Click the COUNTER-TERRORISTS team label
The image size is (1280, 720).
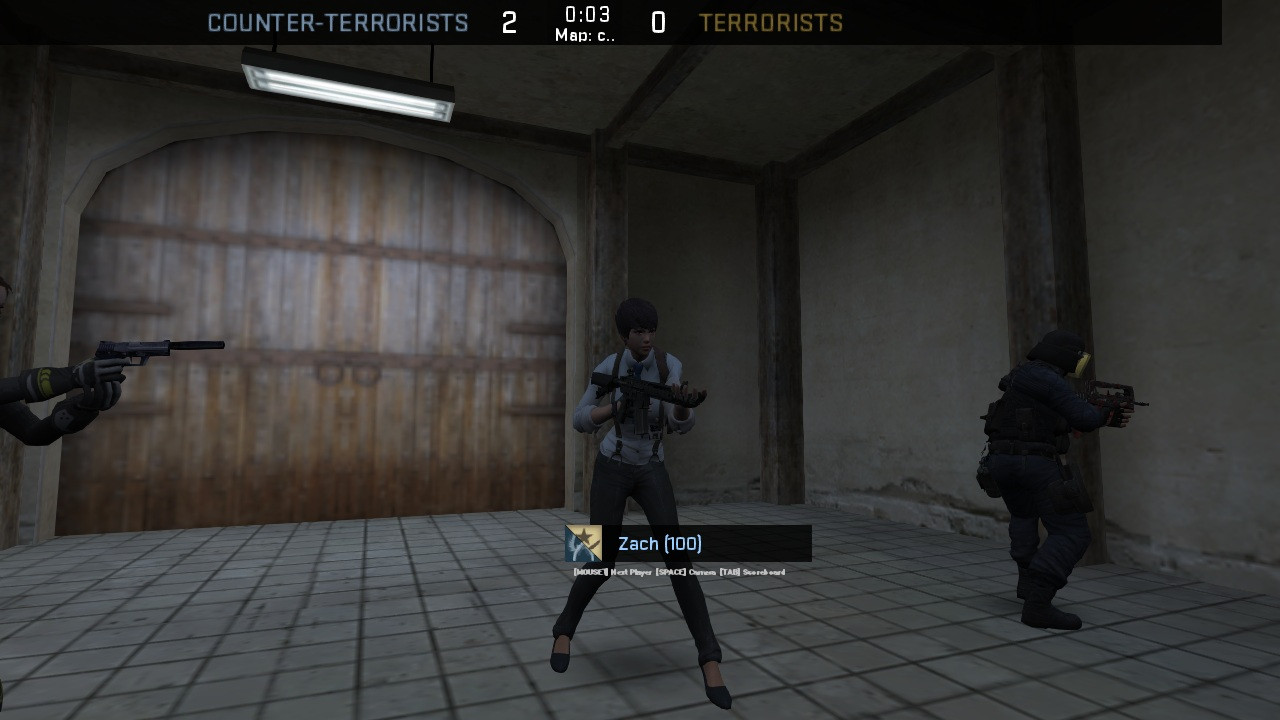[338, 22]
